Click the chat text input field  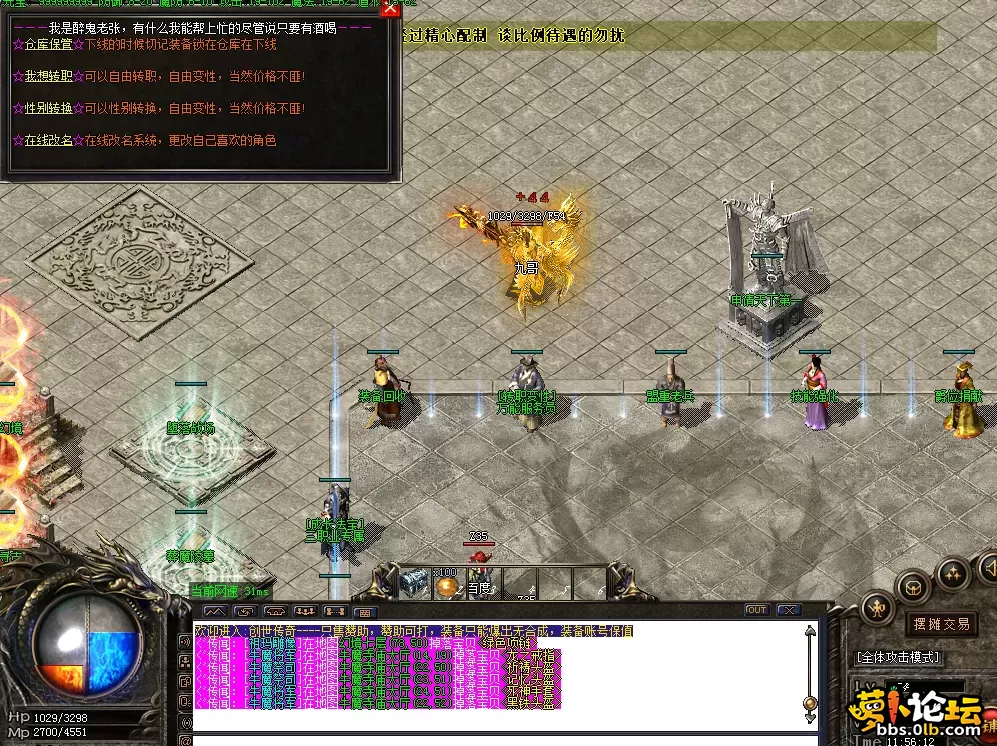[x=500, y=740]
